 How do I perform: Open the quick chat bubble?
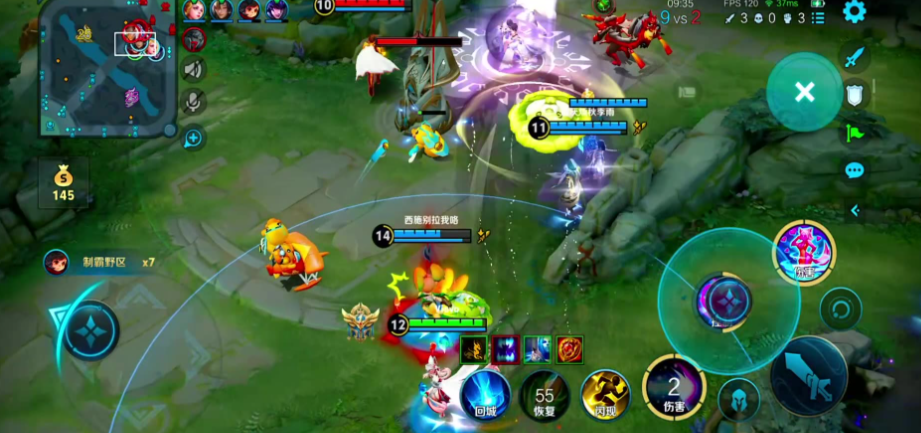(x=854, y=170)
